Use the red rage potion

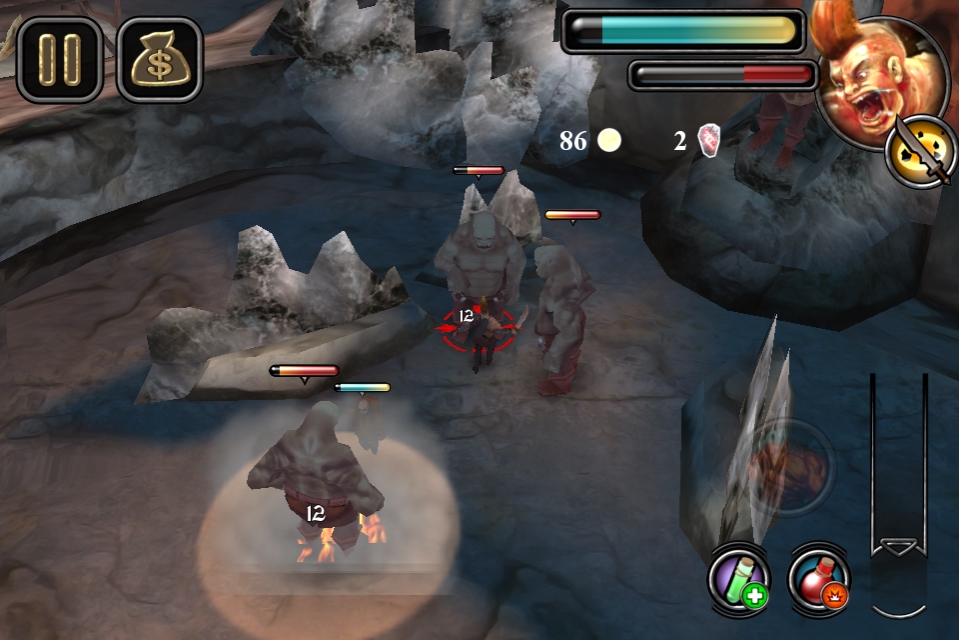pos(819,578)
